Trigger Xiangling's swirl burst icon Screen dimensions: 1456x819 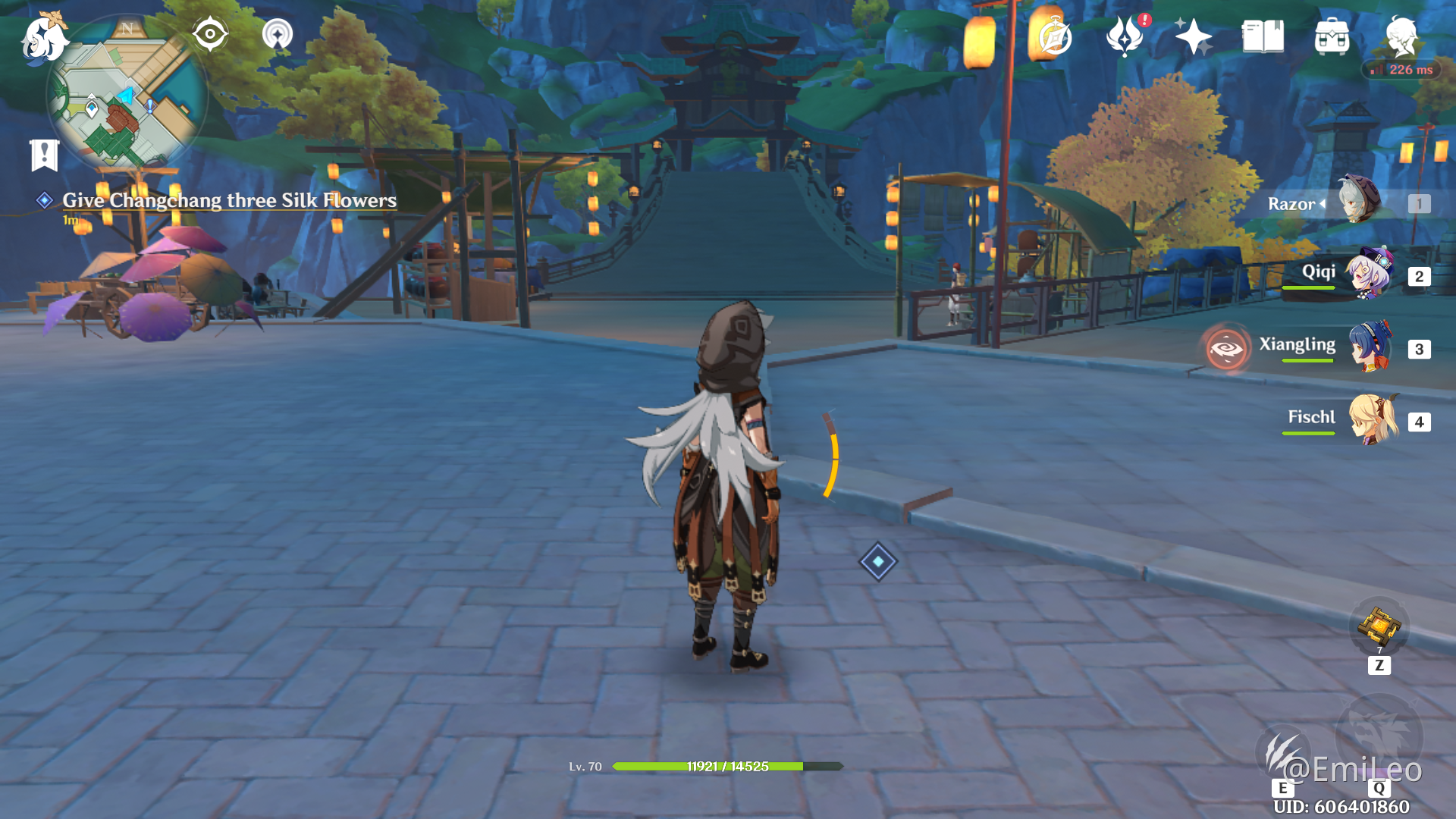click(x=1227, y=349)
